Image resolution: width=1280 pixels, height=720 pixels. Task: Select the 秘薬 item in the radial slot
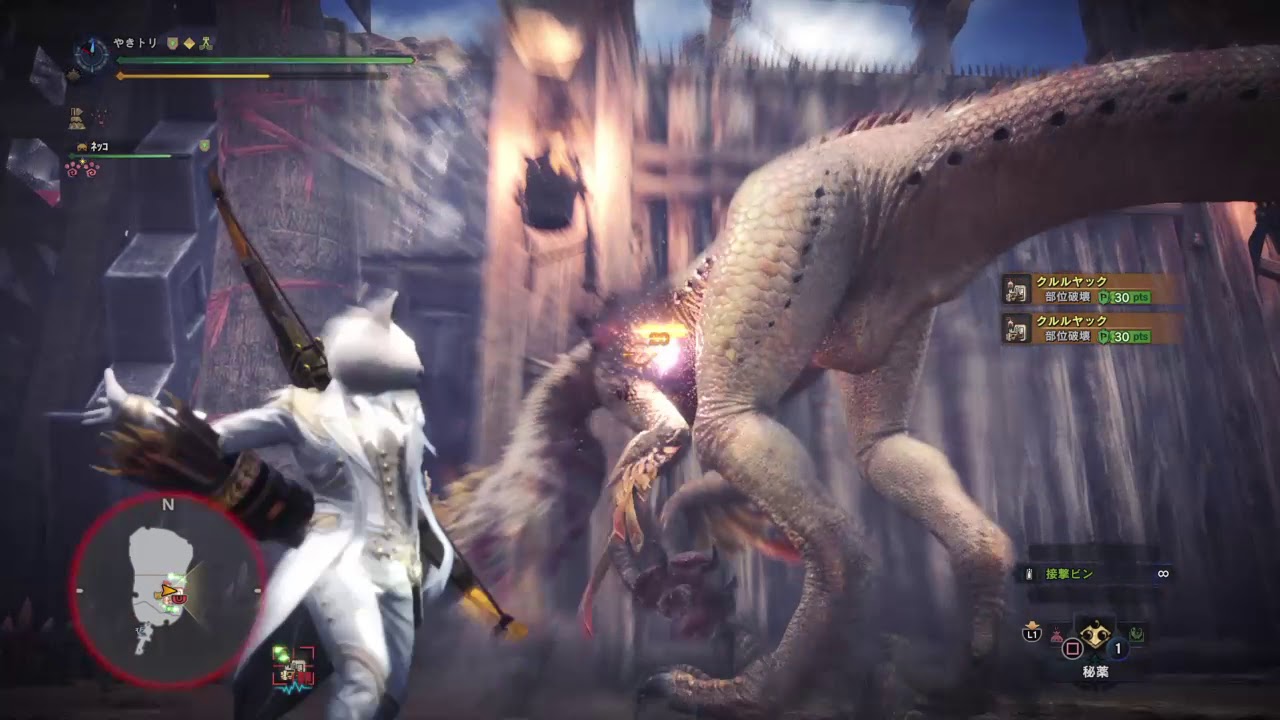click(1095, 635)
